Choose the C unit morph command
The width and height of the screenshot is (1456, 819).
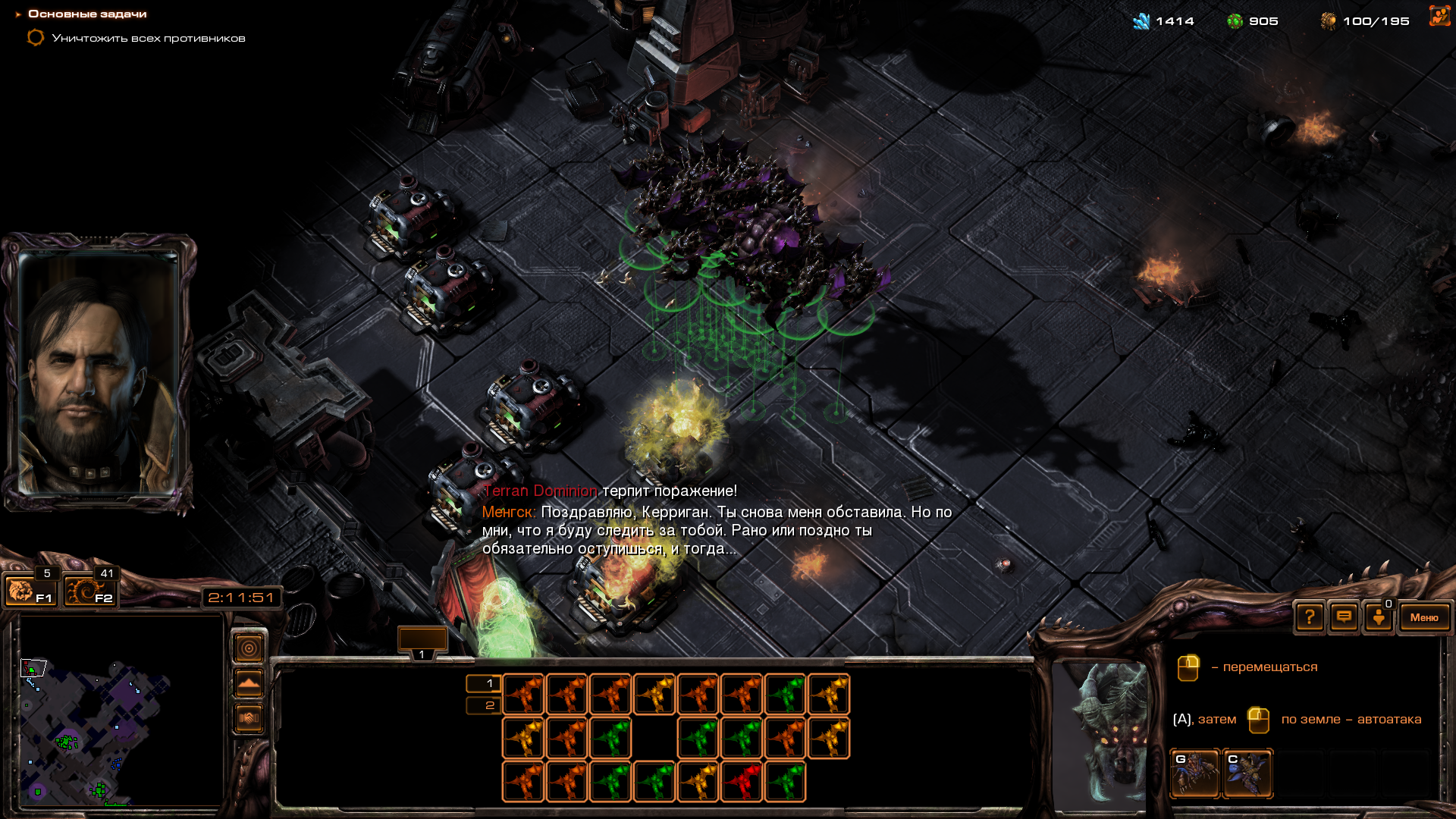click(1247, 773)
